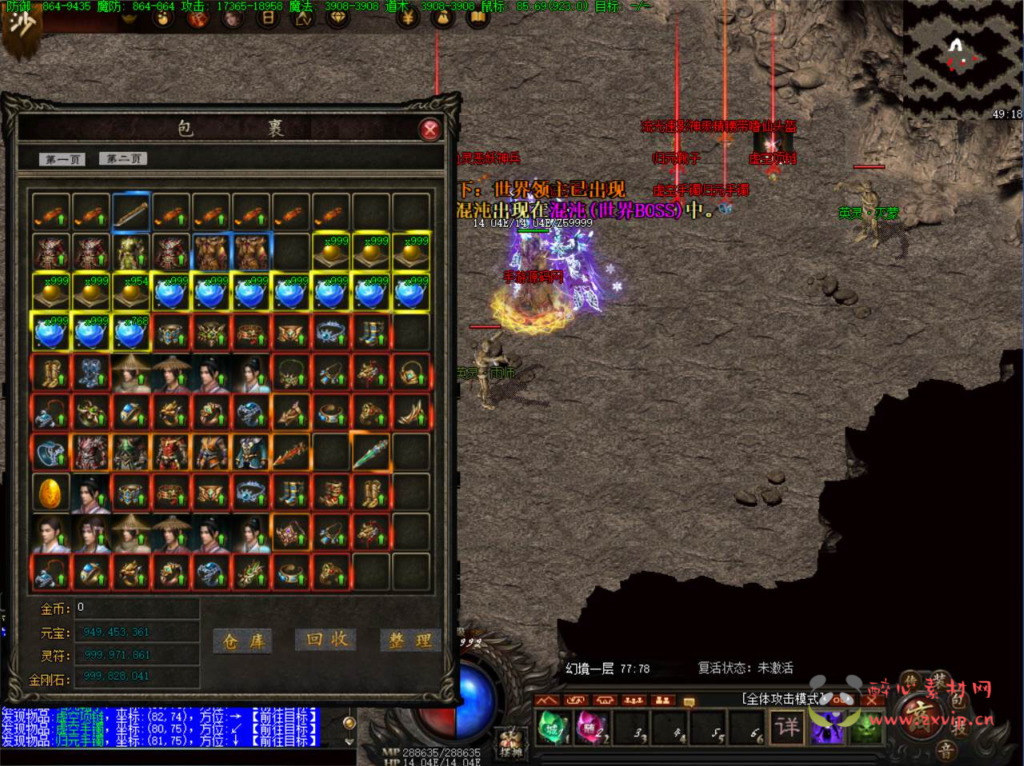Open the 详 details button
Screen dimensions: 1024x766
click(x=788, y=726)
